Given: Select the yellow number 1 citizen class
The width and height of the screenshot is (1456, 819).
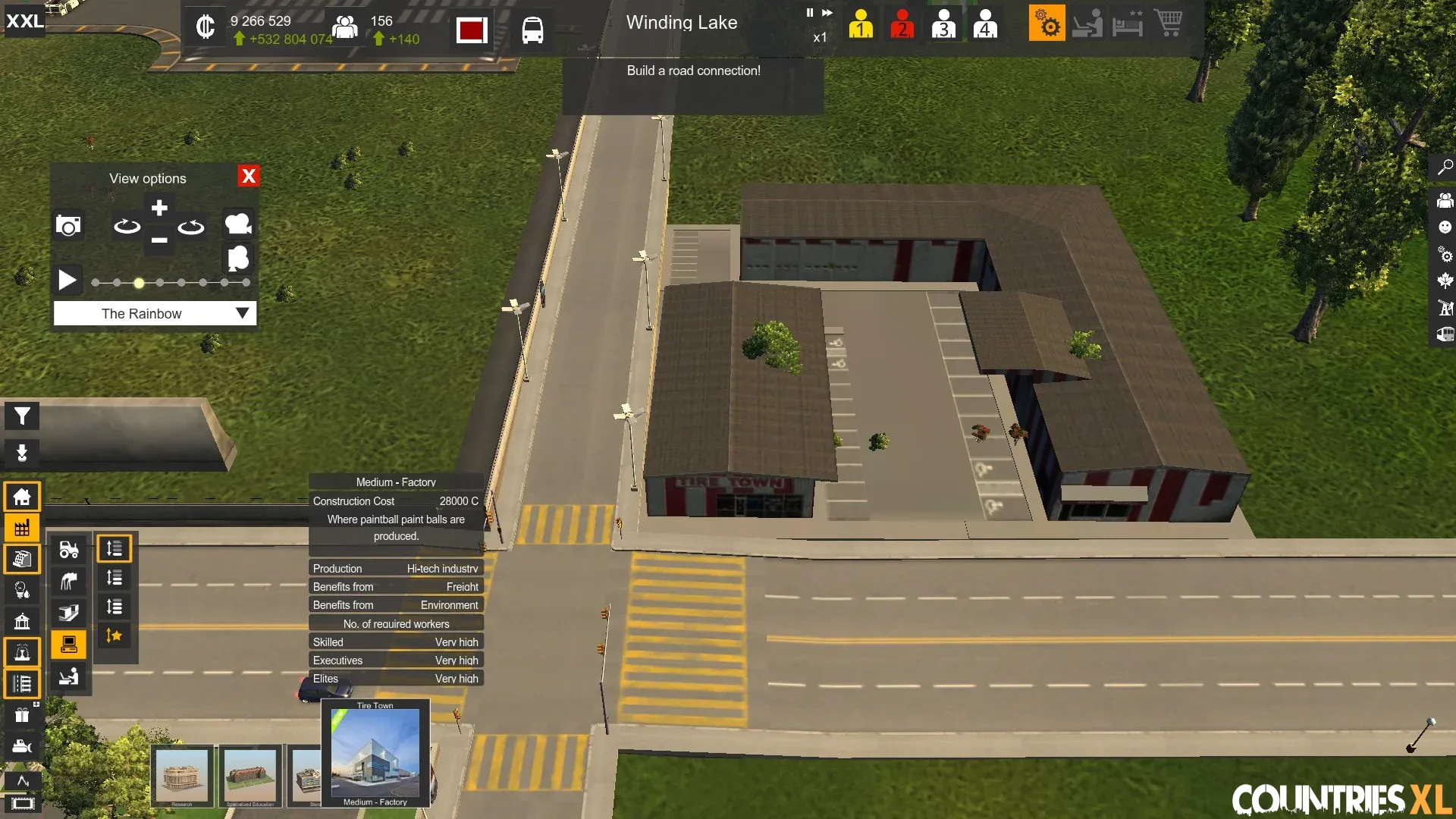Looking at the screenshot, I should coord(861,24).
